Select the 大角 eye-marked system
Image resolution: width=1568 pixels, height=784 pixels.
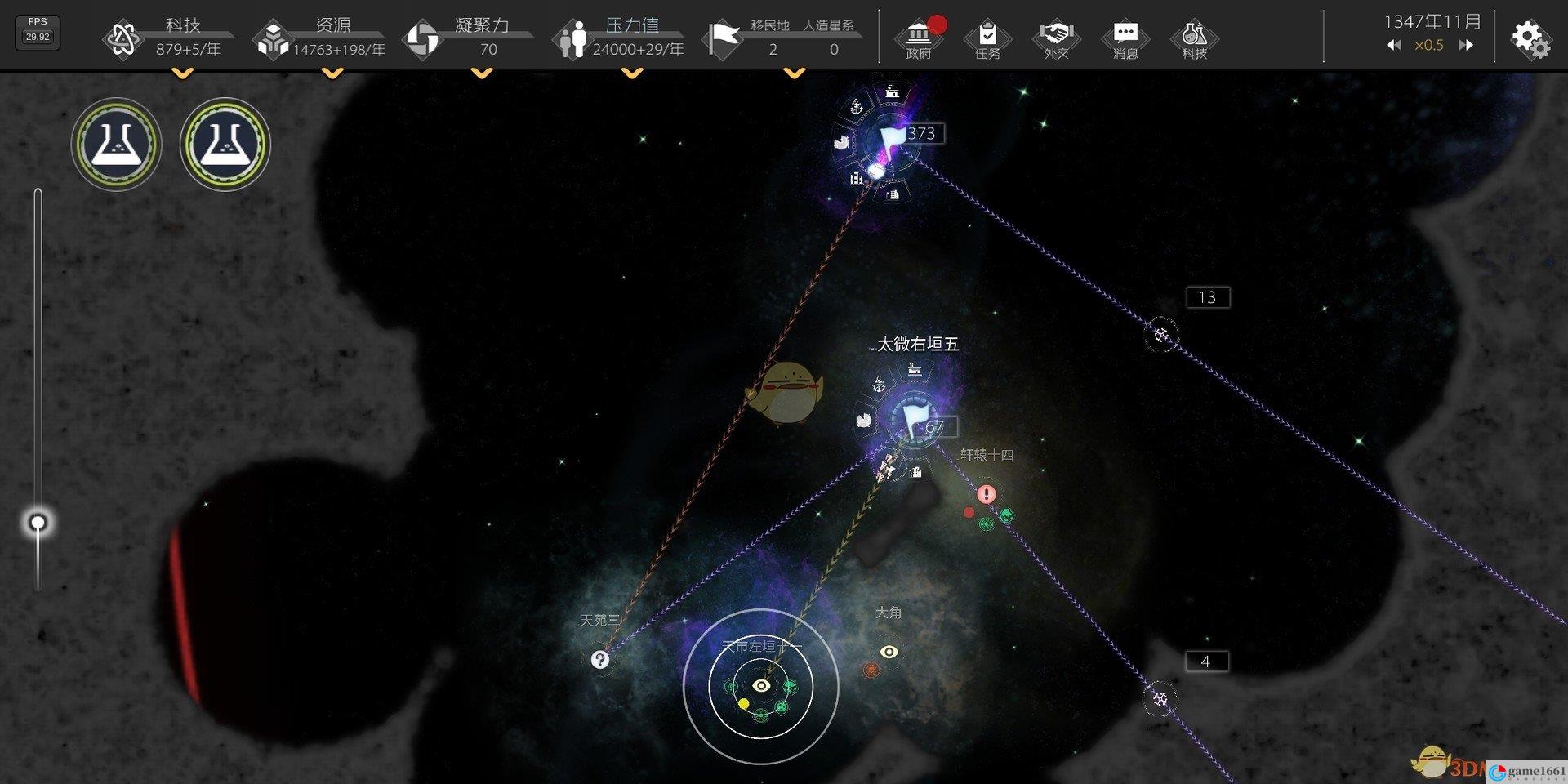tap(889, 651)
